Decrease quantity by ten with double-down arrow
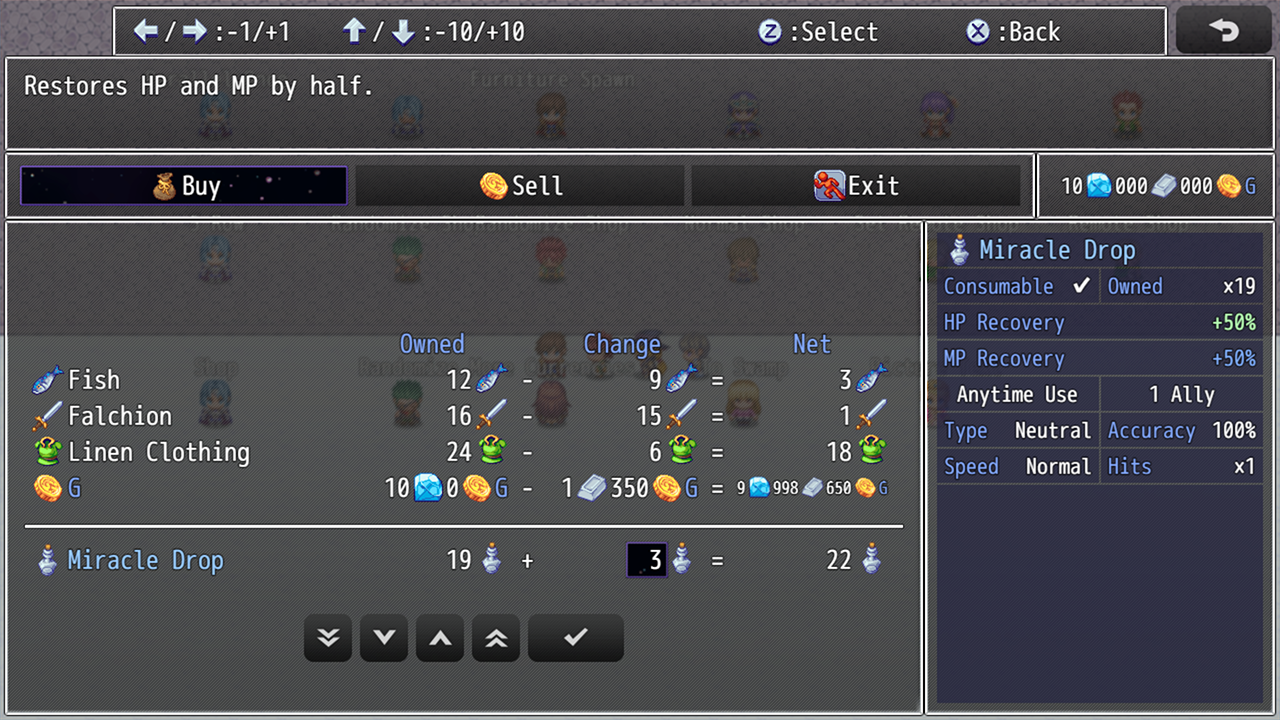The width and height of the screenshot is (1280, 720). click(x=328, y=638)
